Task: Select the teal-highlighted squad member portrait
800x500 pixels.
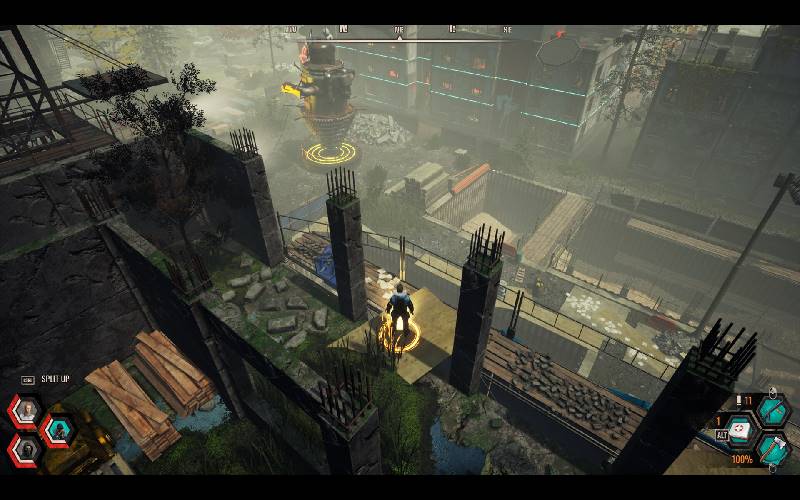Action: [59, 429]
